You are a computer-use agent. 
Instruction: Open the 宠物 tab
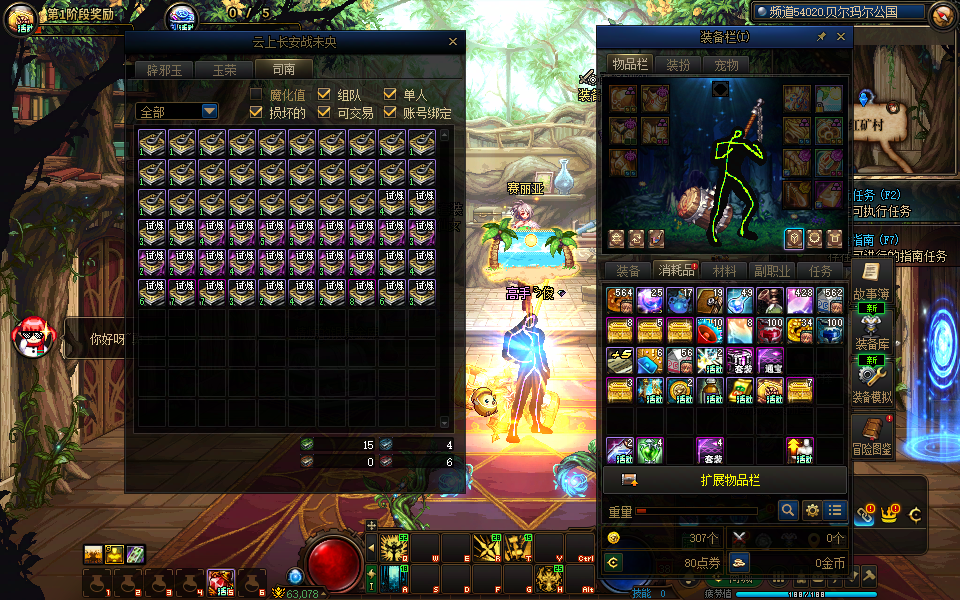pos(726,65)
